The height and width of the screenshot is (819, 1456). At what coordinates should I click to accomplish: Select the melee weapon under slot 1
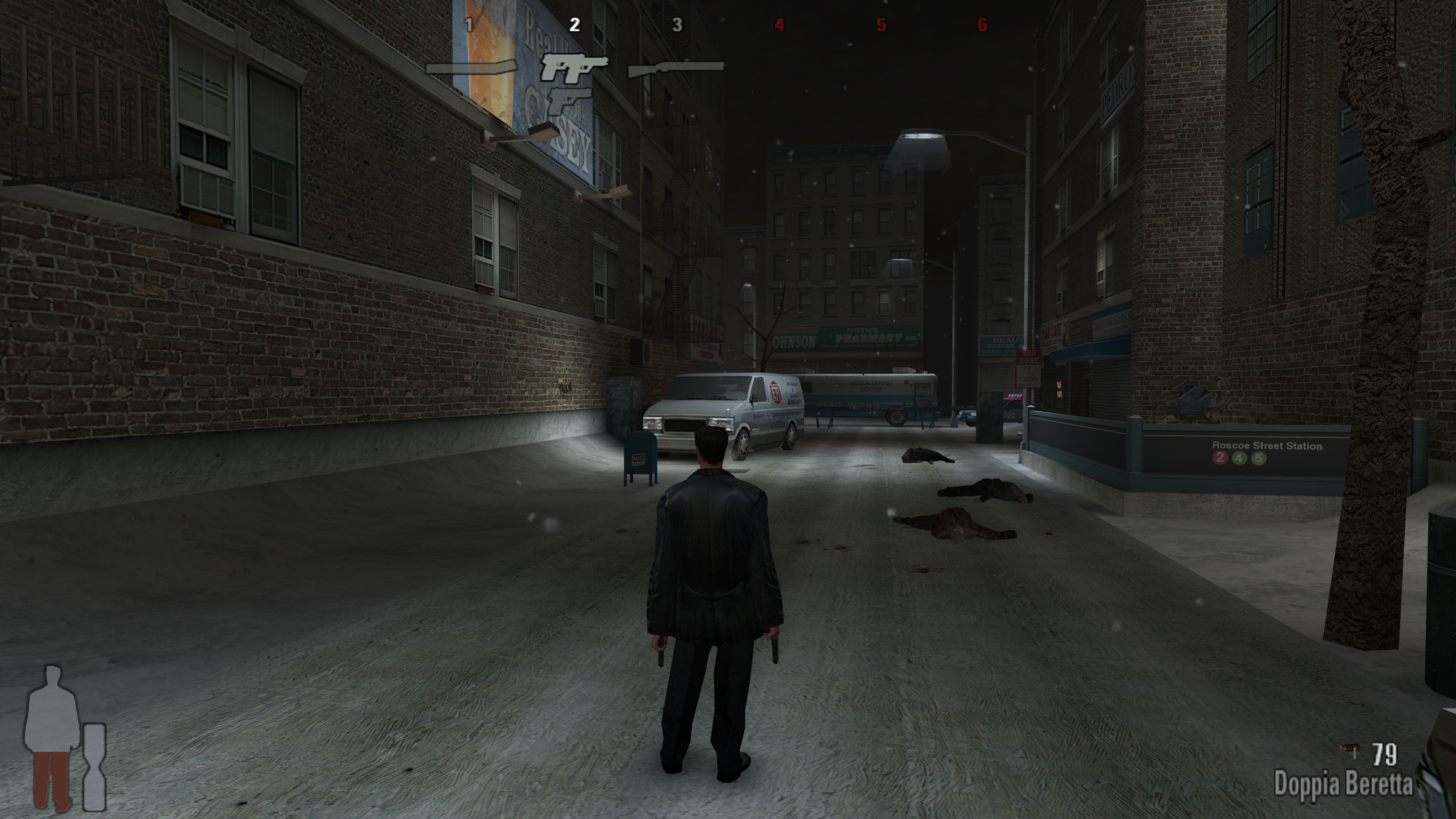[471, 68]
